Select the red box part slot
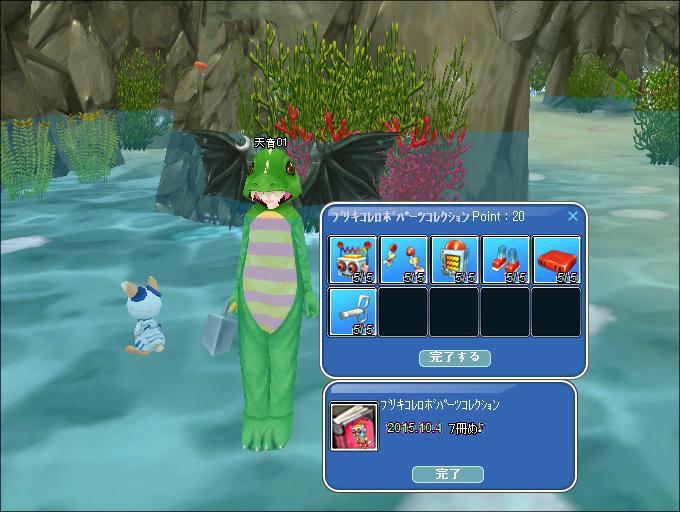680x512 pixels. (x=557, y=260)
